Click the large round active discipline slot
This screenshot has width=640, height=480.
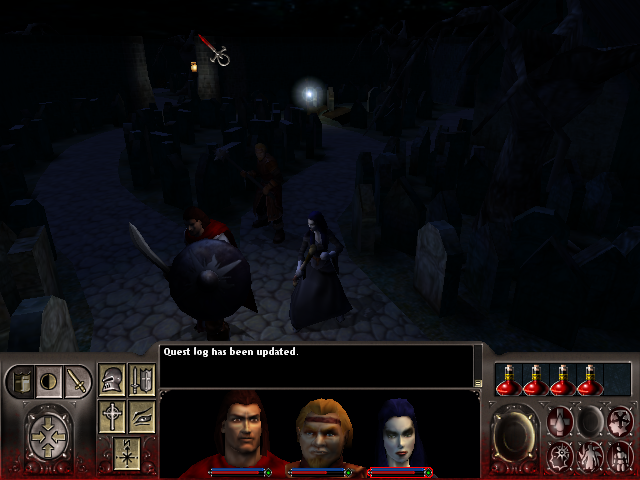tap(516, 436)
